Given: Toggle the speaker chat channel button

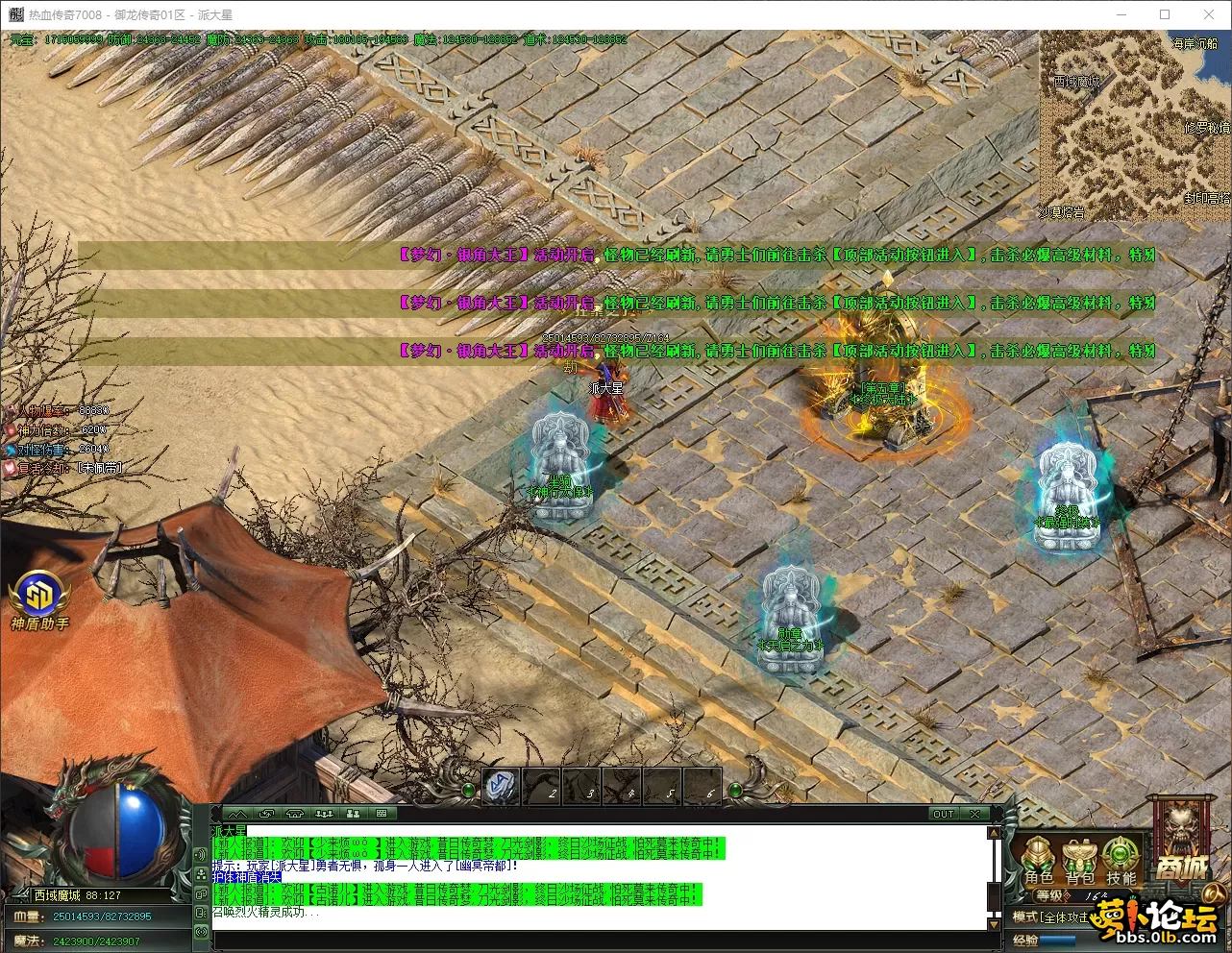Looking at the screenshot, I should (x=202, y=854).
